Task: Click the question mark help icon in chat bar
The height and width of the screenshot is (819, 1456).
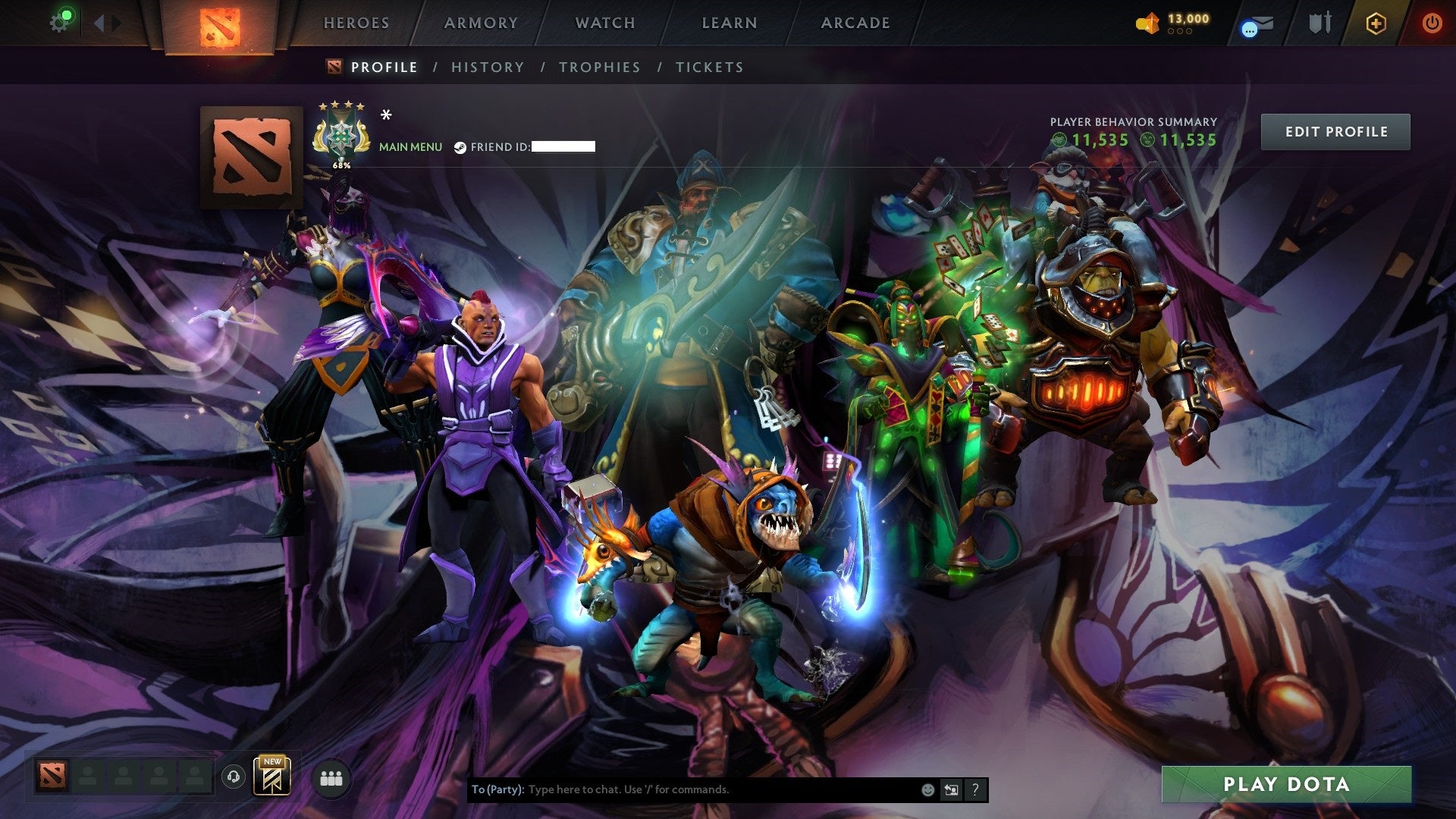Action: point(974,789)
